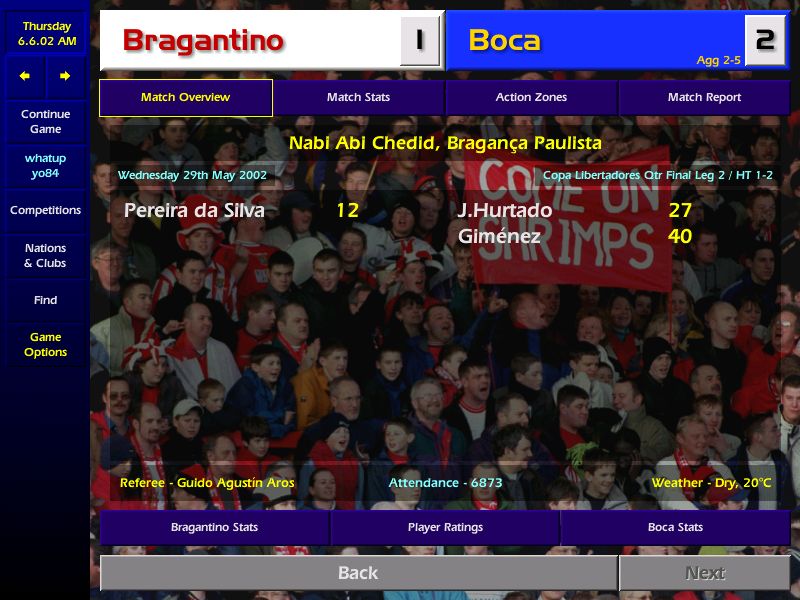This screenshot has width=800, height=600.
Task: Click the left yellow arrow button
Action: 25,76
